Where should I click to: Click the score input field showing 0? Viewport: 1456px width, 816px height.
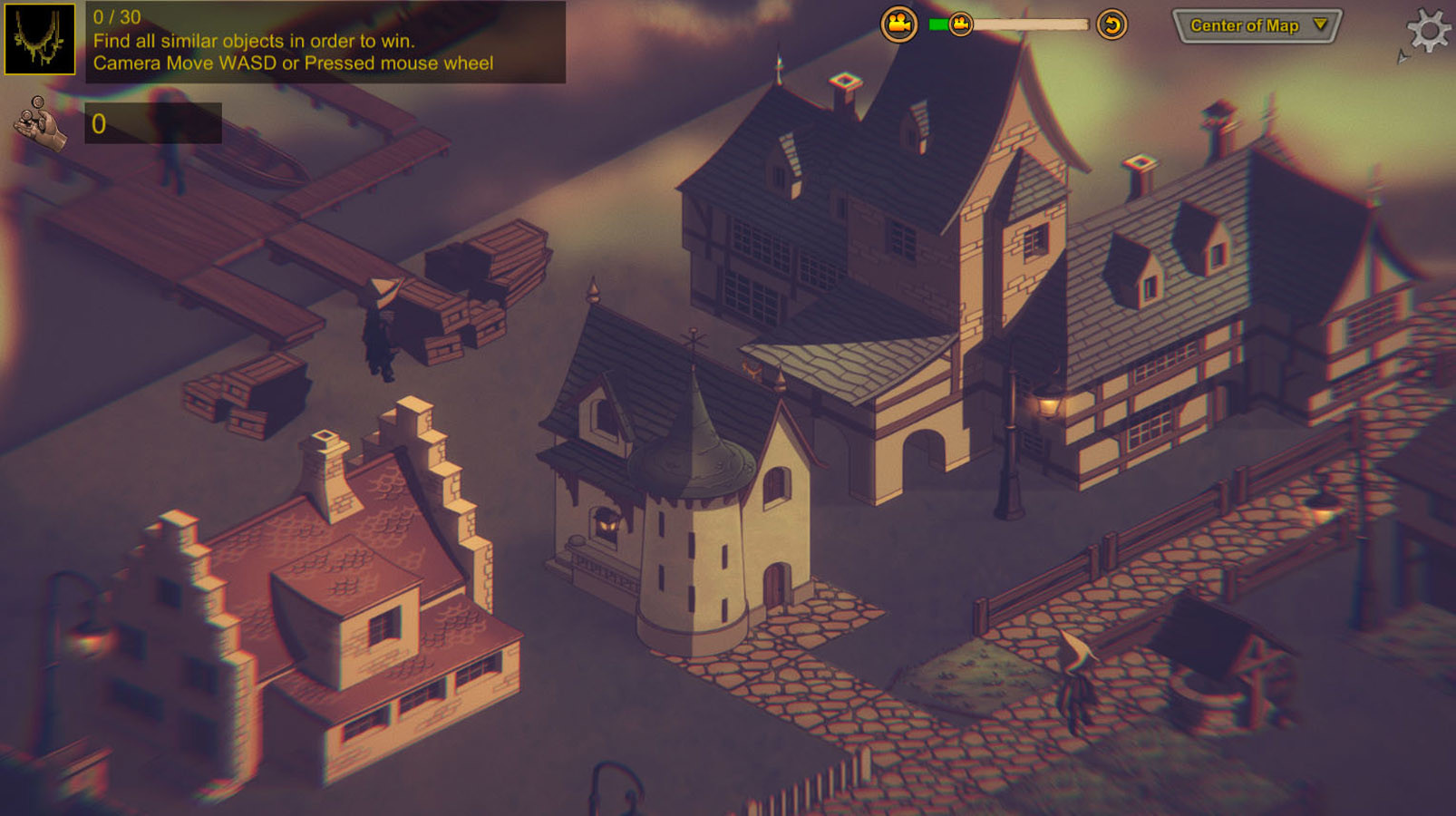(x=152, y=124)
